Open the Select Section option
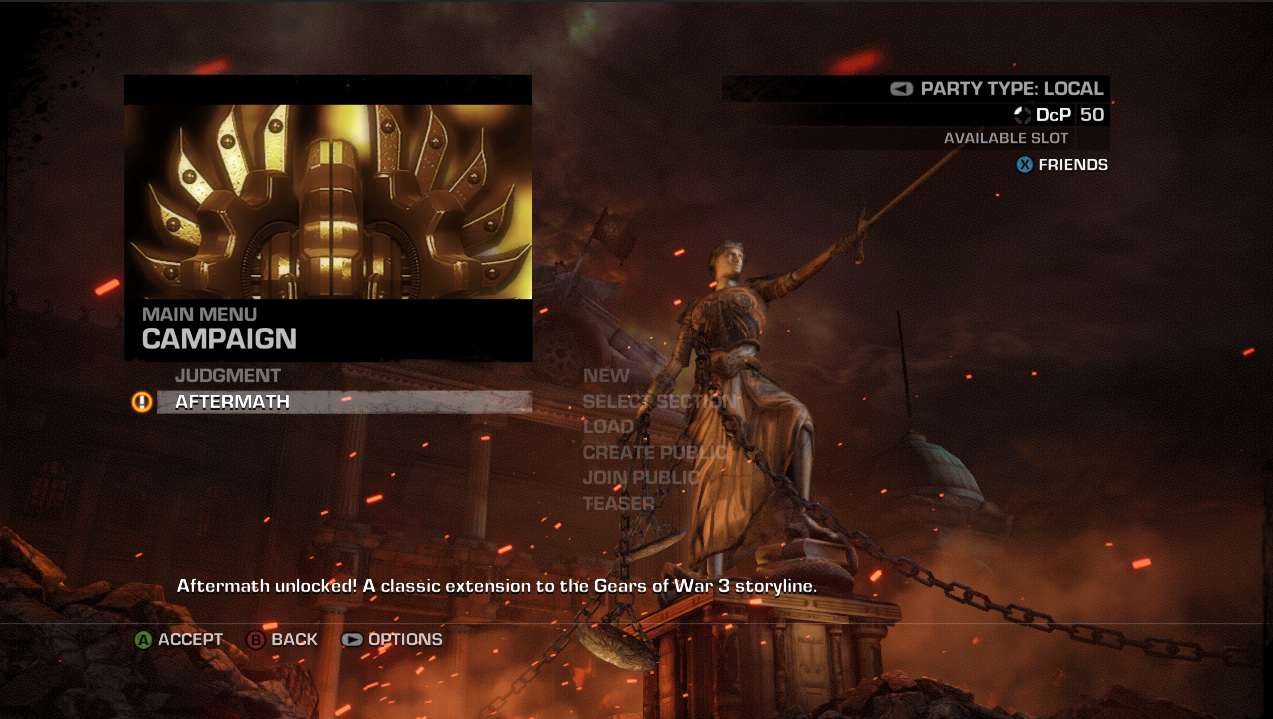Image resolution: width=1273 pixels, height=719 pixels. 659,401
